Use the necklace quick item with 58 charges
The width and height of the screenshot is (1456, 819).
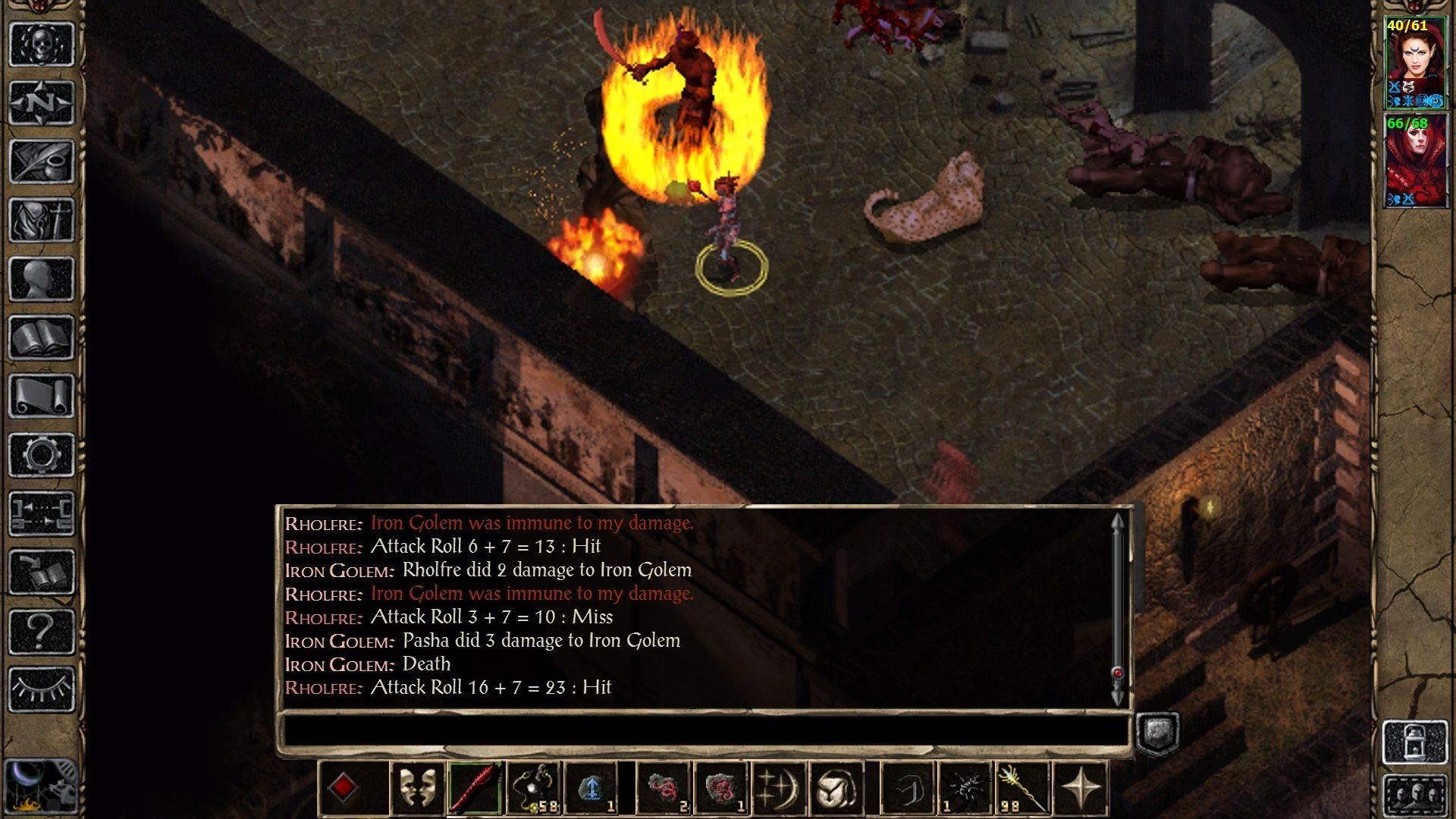coord(532,789)
